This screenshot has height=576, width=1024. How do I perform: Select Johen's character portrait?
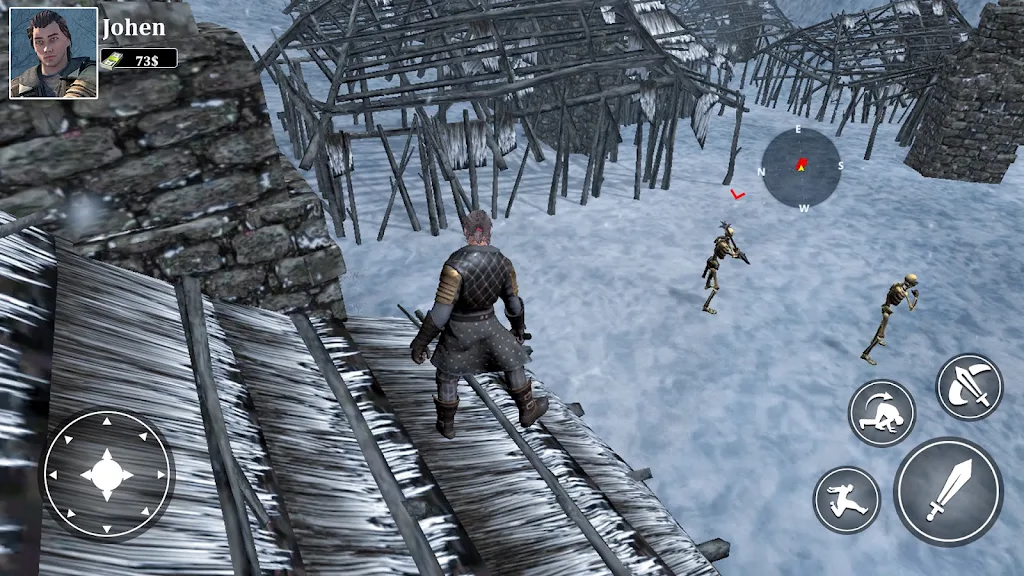[x=54, y=53]
